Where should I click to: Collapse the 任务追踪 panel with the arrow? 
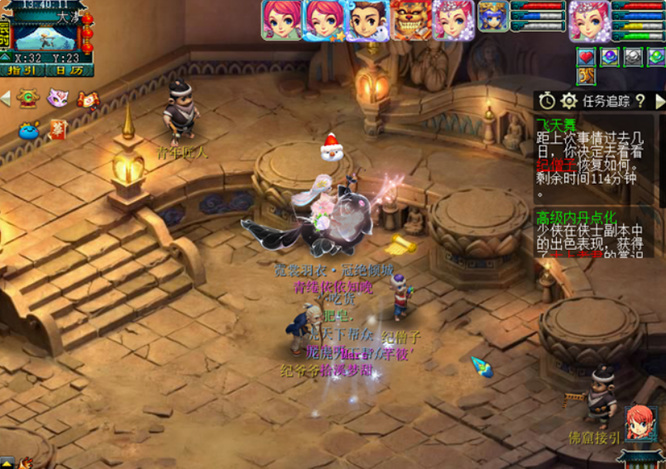[x=659, y=100]
